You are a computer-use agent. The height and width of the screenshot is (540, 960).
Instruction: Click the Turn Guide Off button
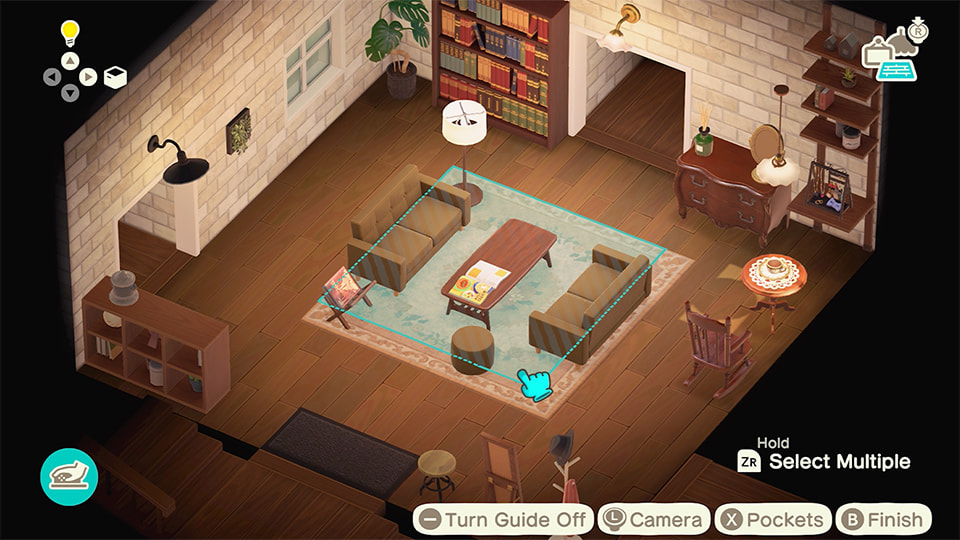[x=503, y=520]
